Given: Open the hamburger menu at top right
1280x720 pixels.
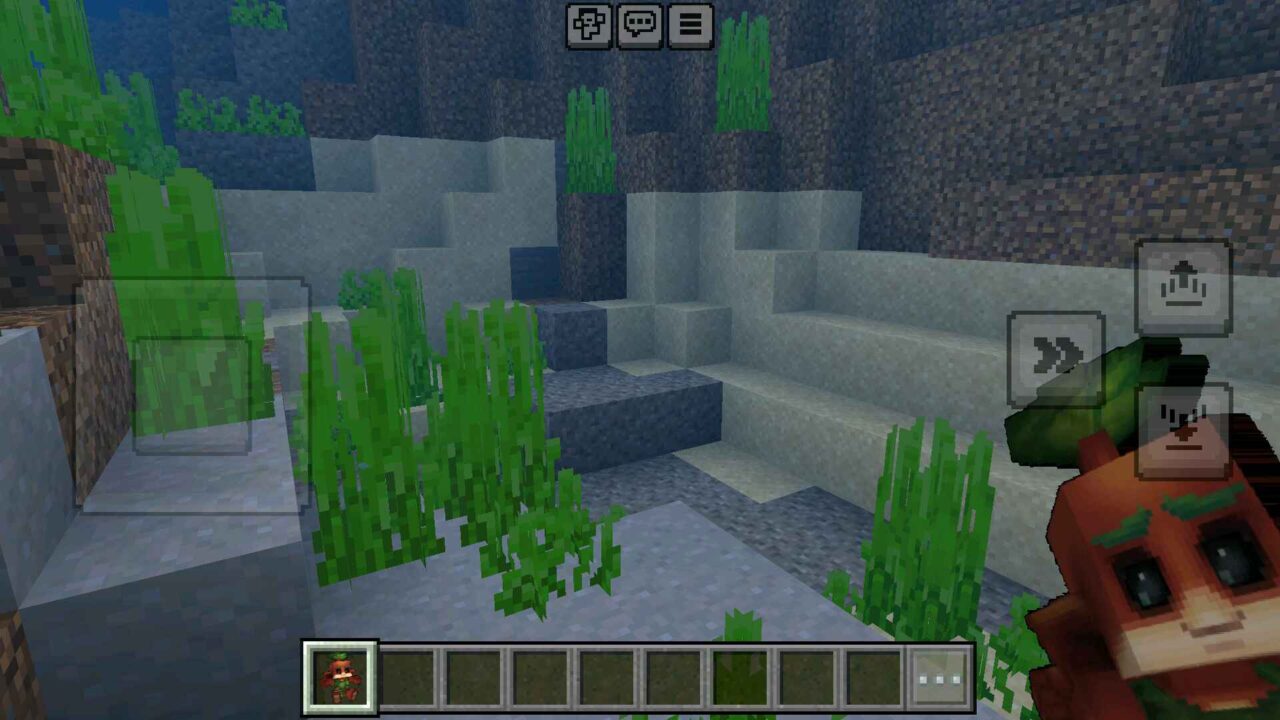Looking at the screenshot, I should click(x=689, y=27).
